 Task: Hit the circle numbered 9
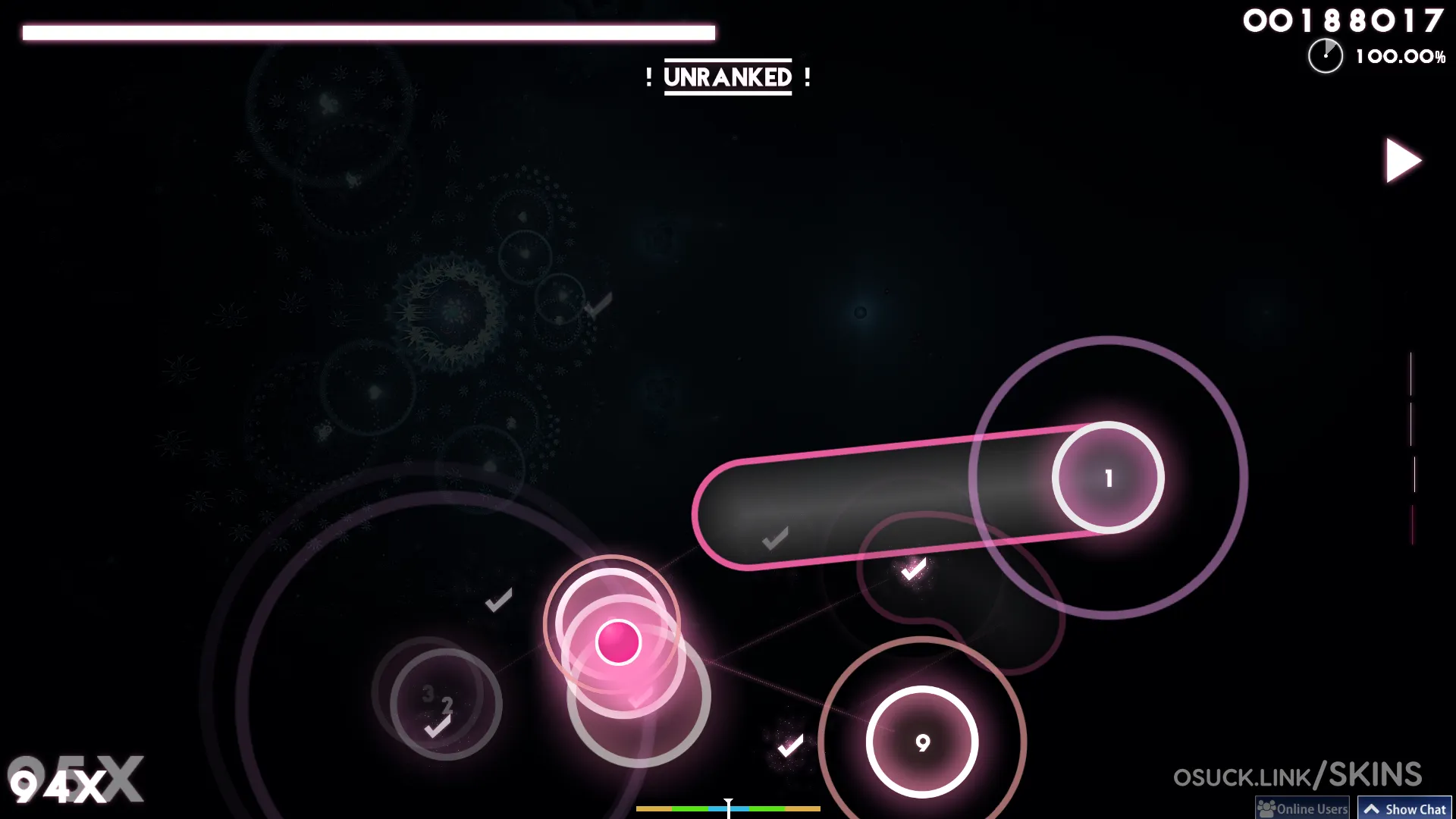pos(922,742)
